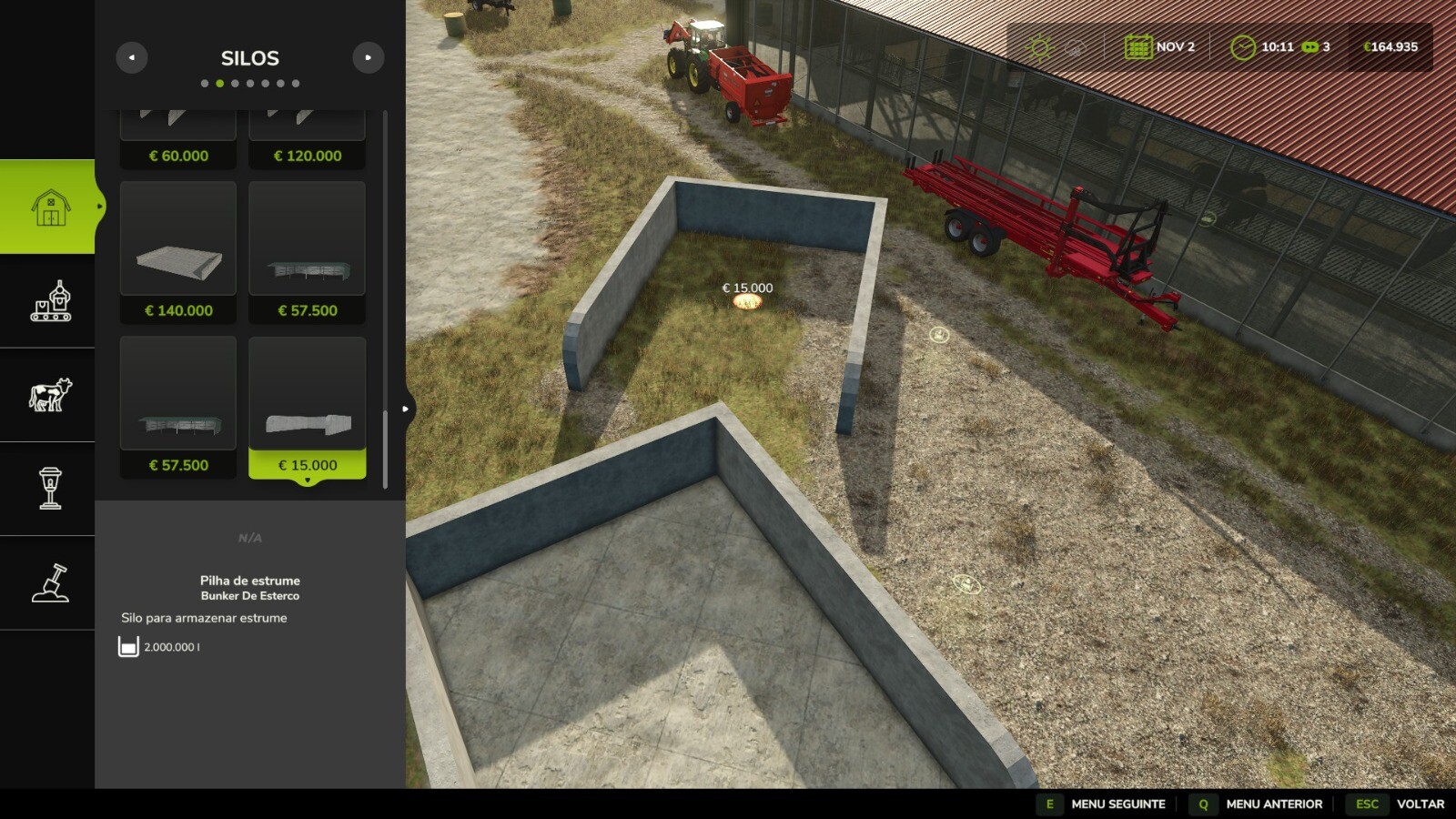Image resolution: width=1456 pixels, height=819 pixels.
Task: Open the production facilities category icon
Action: (x=50, y=305)
